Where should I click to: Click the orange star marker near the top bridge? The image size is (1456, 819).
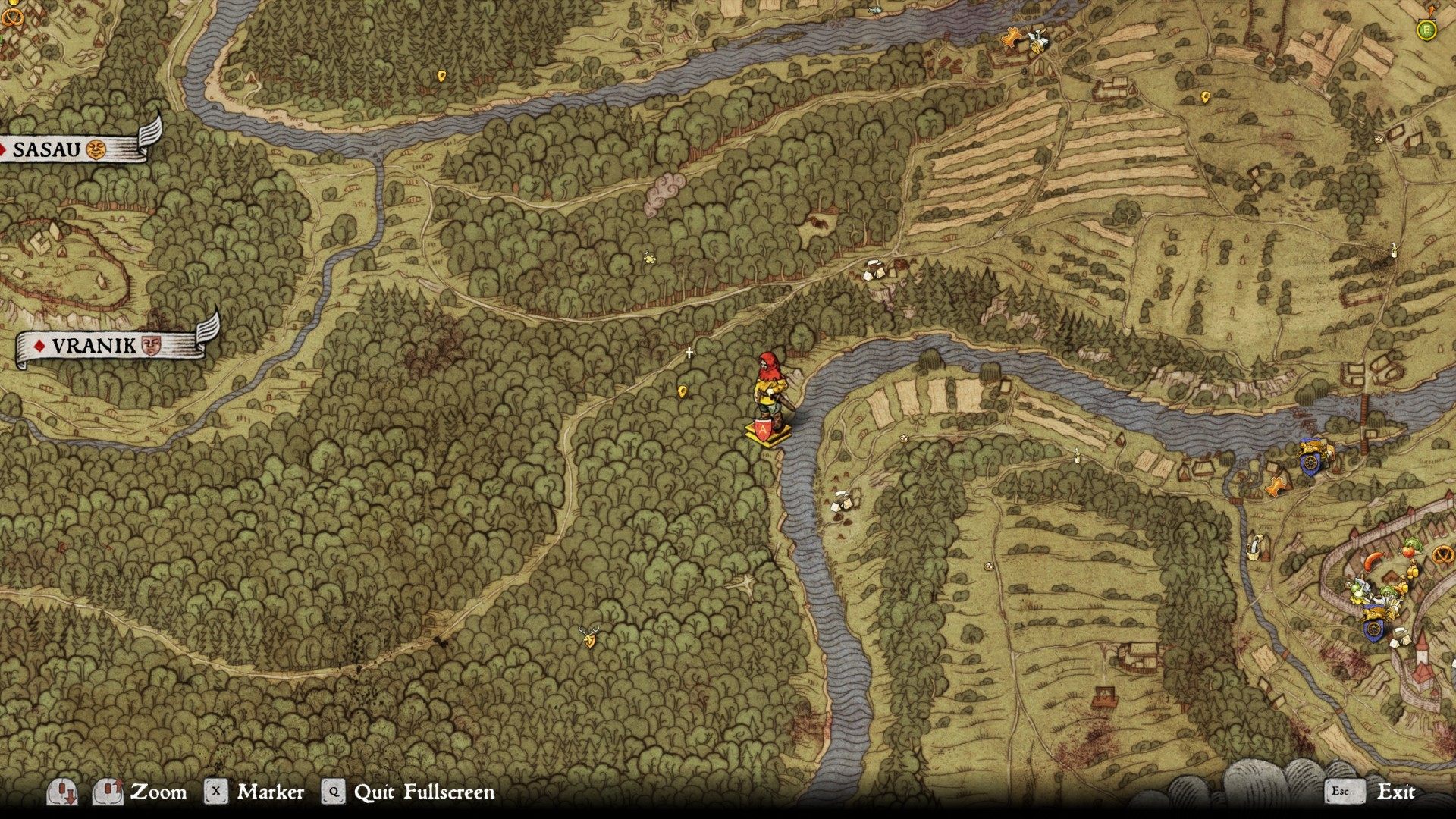[1011, 38]
